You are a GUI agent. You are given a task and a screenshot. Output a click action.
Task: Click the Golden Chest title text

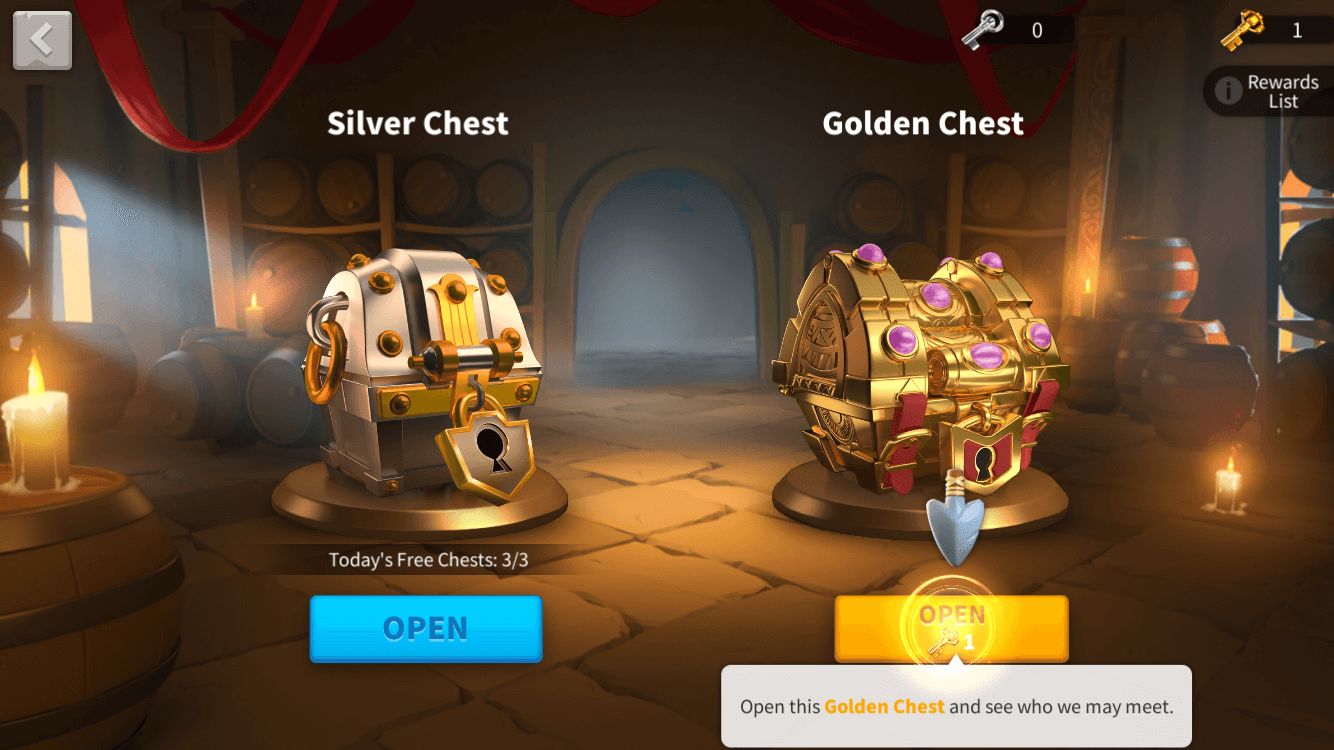pos(923,123)
